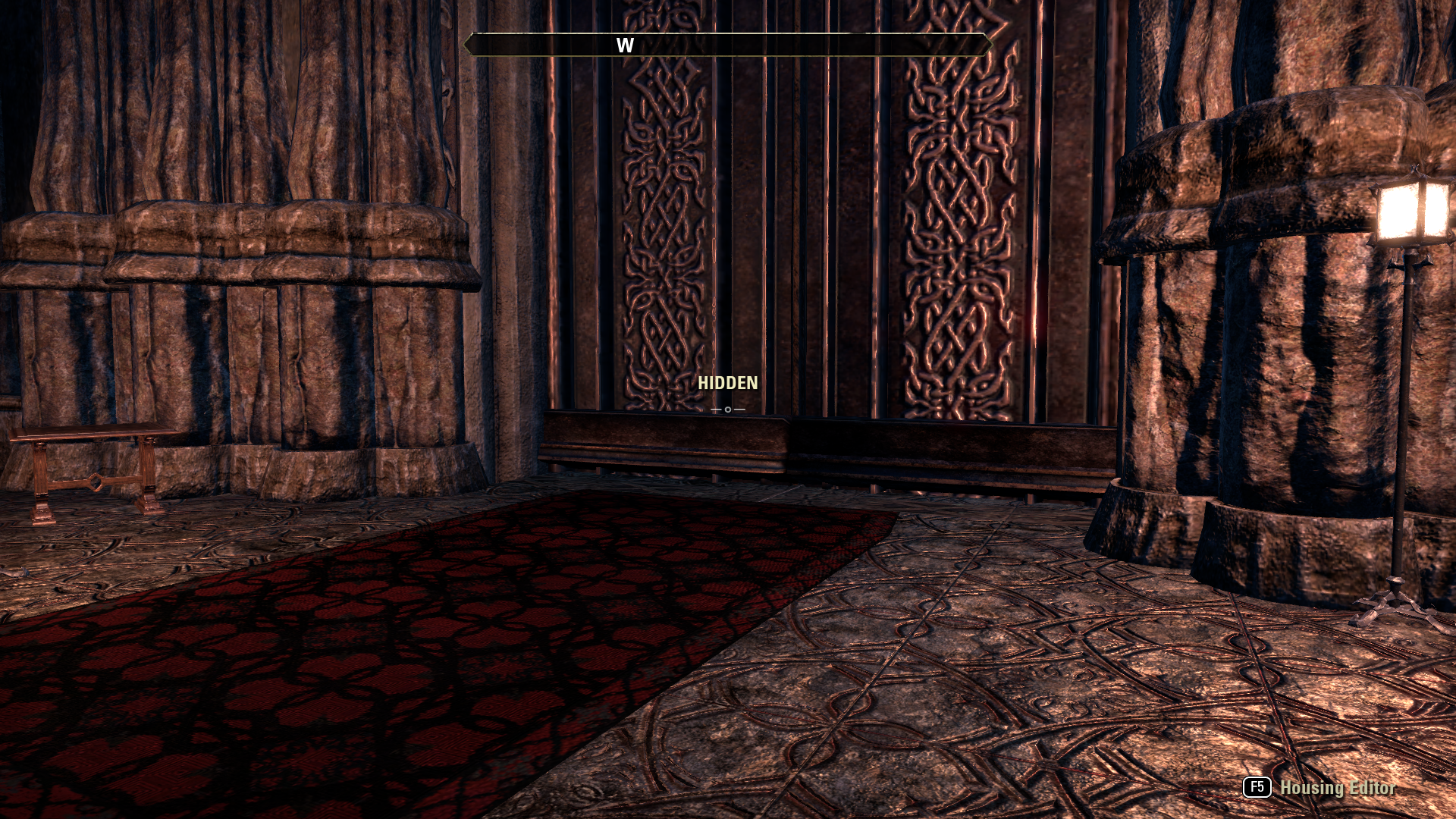Select the W marker on the compass

(x=623, y=44)
